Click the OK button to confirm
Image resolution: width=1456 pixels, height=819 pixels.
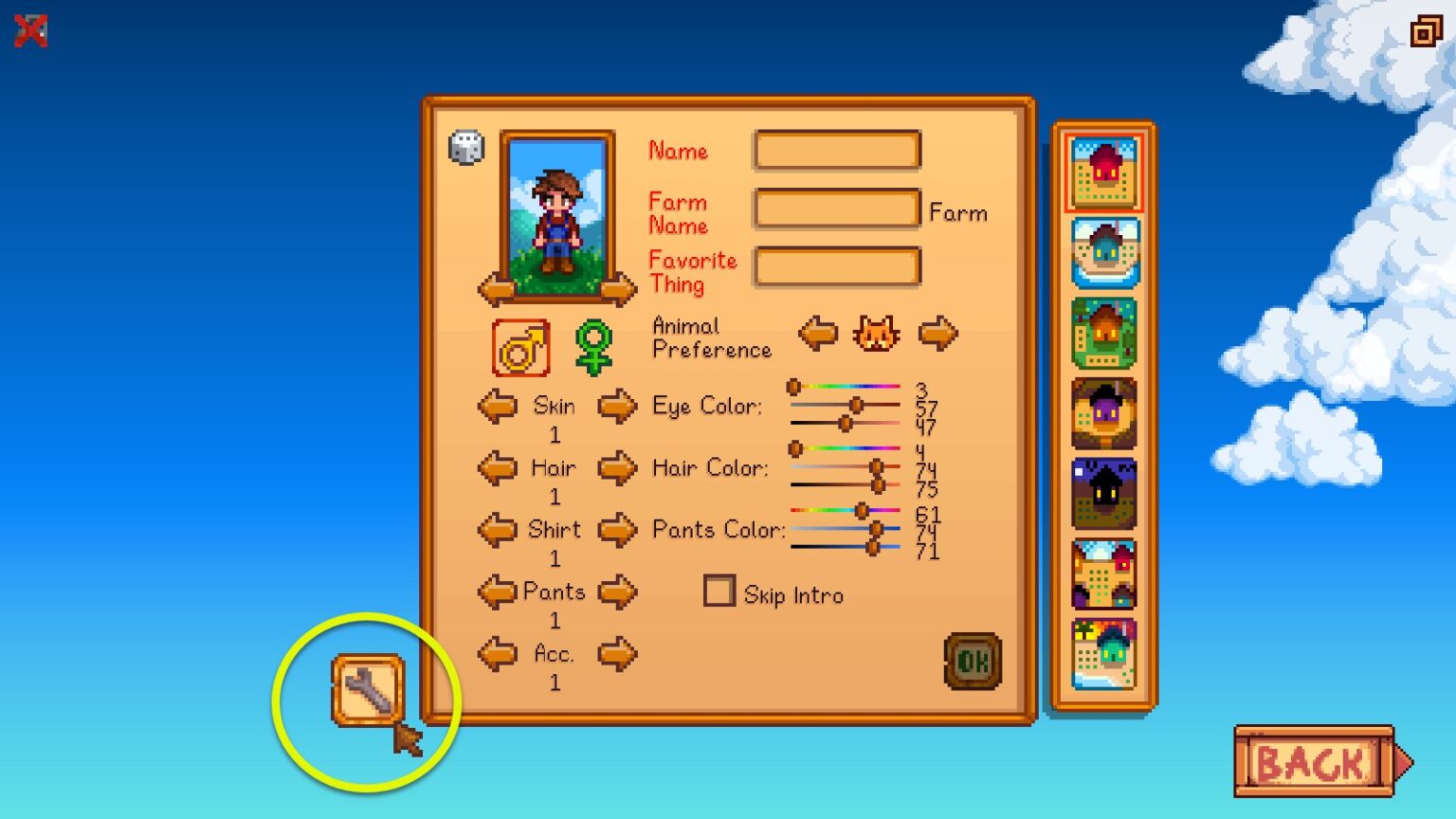pos(973,662)
